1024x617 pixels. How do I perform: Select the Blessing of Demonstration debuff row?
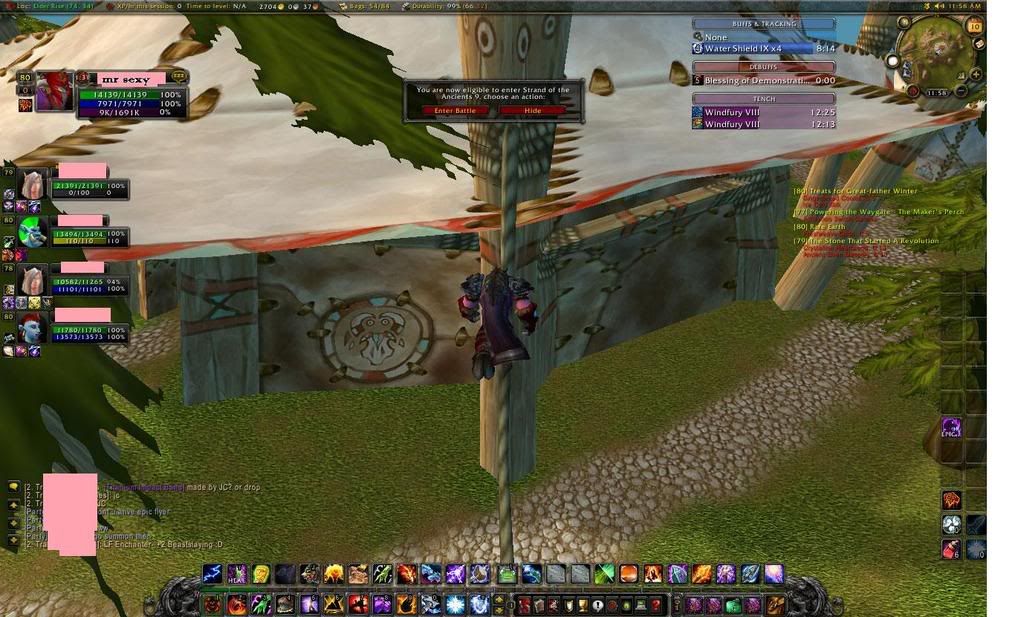click(x=764, y=80)
